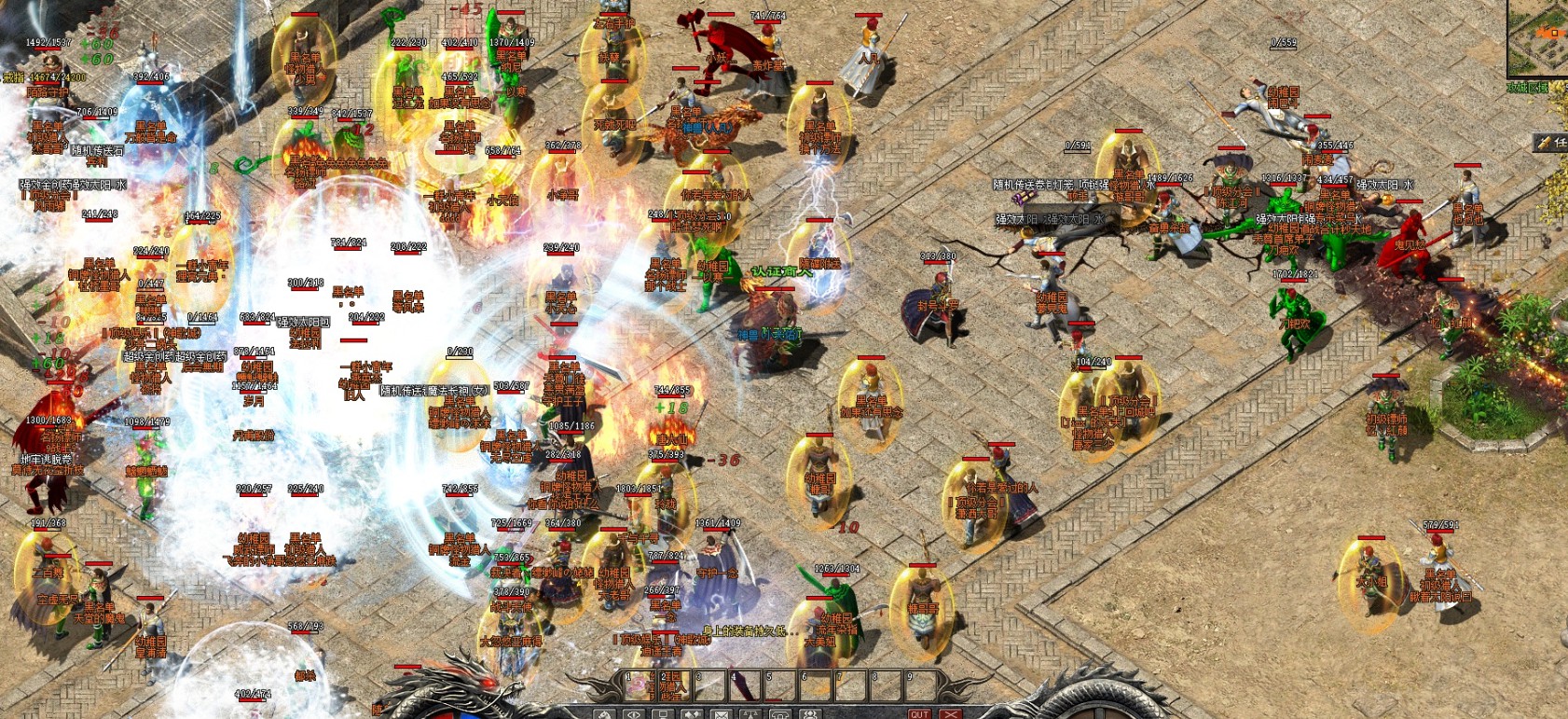
Task: Click the monitor icon on the bottom bar
Action: point(662,714)
